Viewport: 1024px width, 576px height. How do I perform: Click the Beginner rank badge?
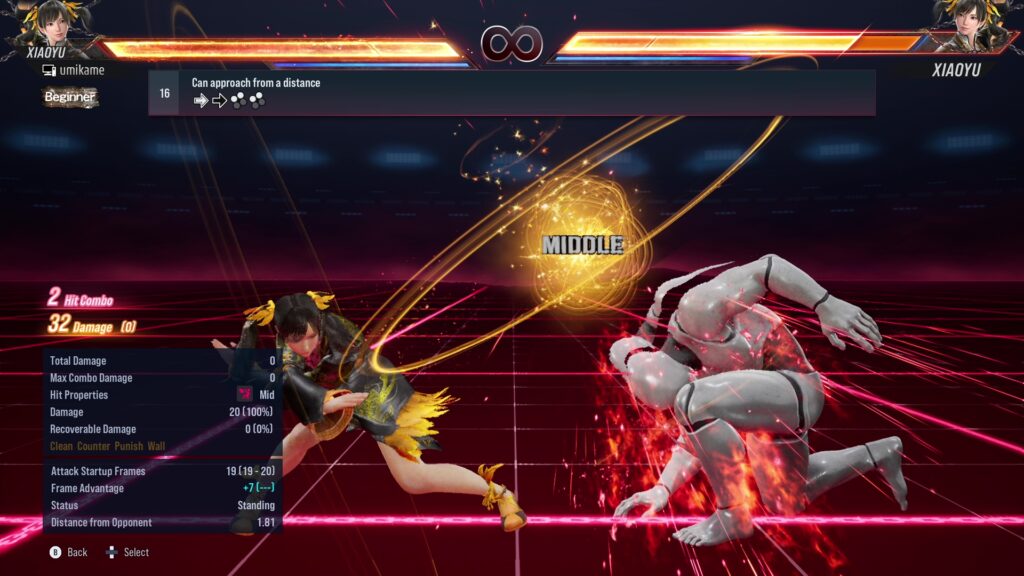[70, 97]
